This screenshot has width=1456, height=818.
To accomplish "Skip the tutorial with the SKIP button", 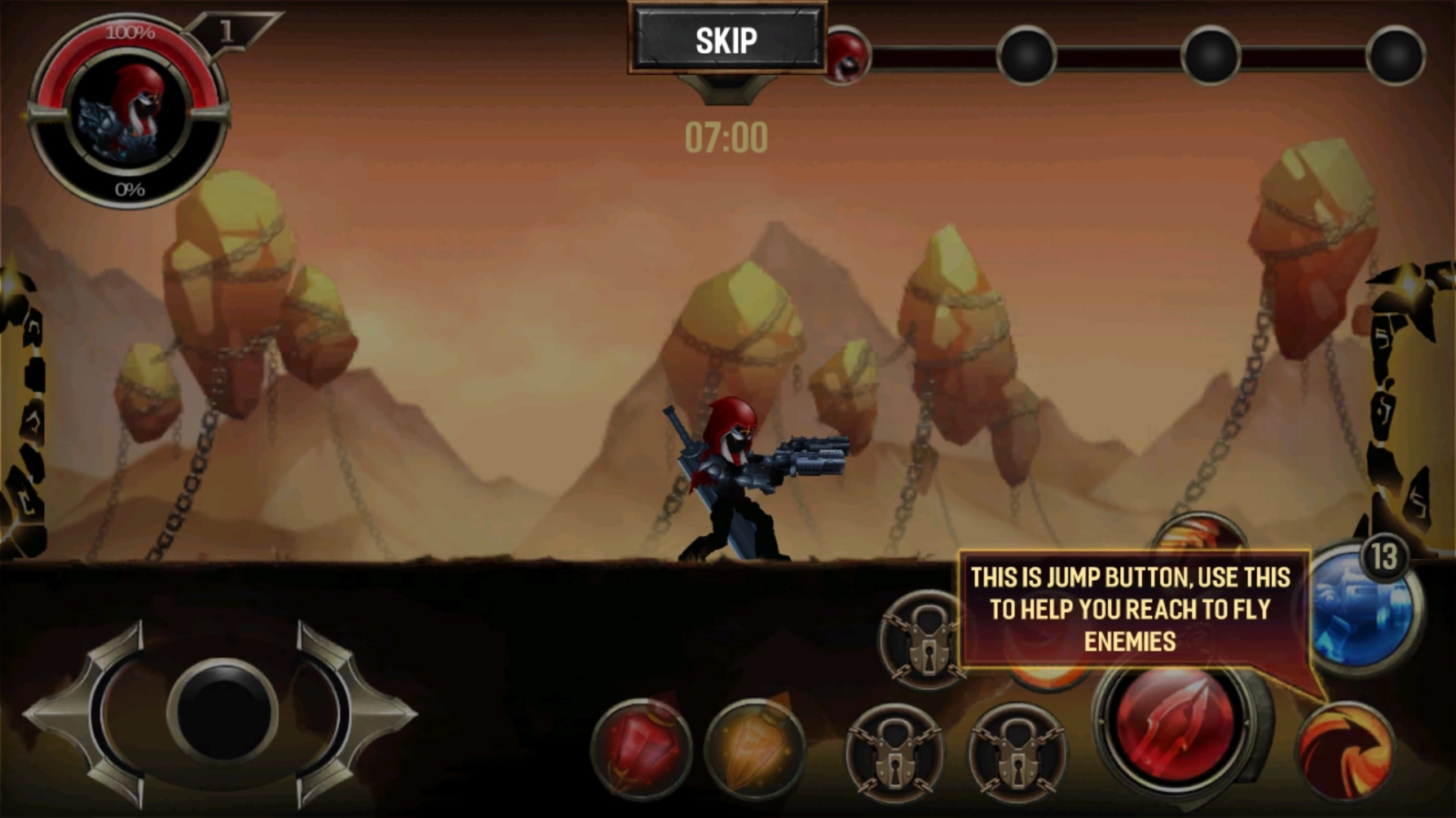I will pyautogui.click(x=726, y=40).
